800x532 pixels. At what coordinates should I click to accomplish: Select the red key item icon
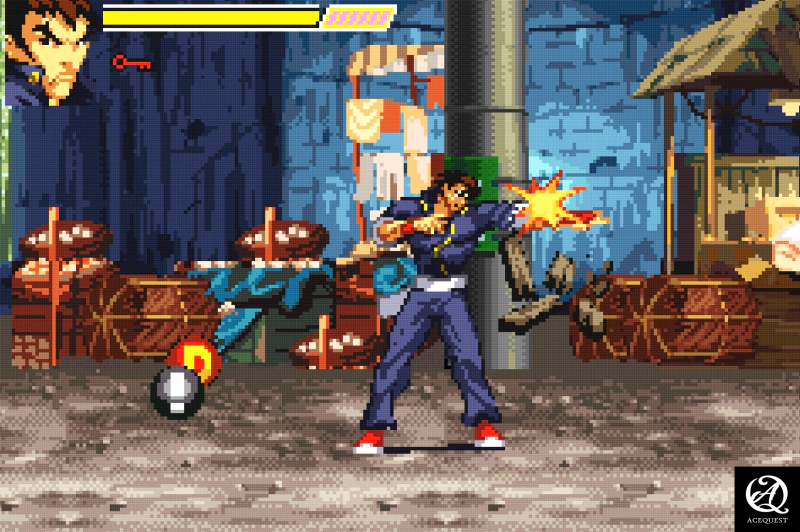click(x=131, y=63)
